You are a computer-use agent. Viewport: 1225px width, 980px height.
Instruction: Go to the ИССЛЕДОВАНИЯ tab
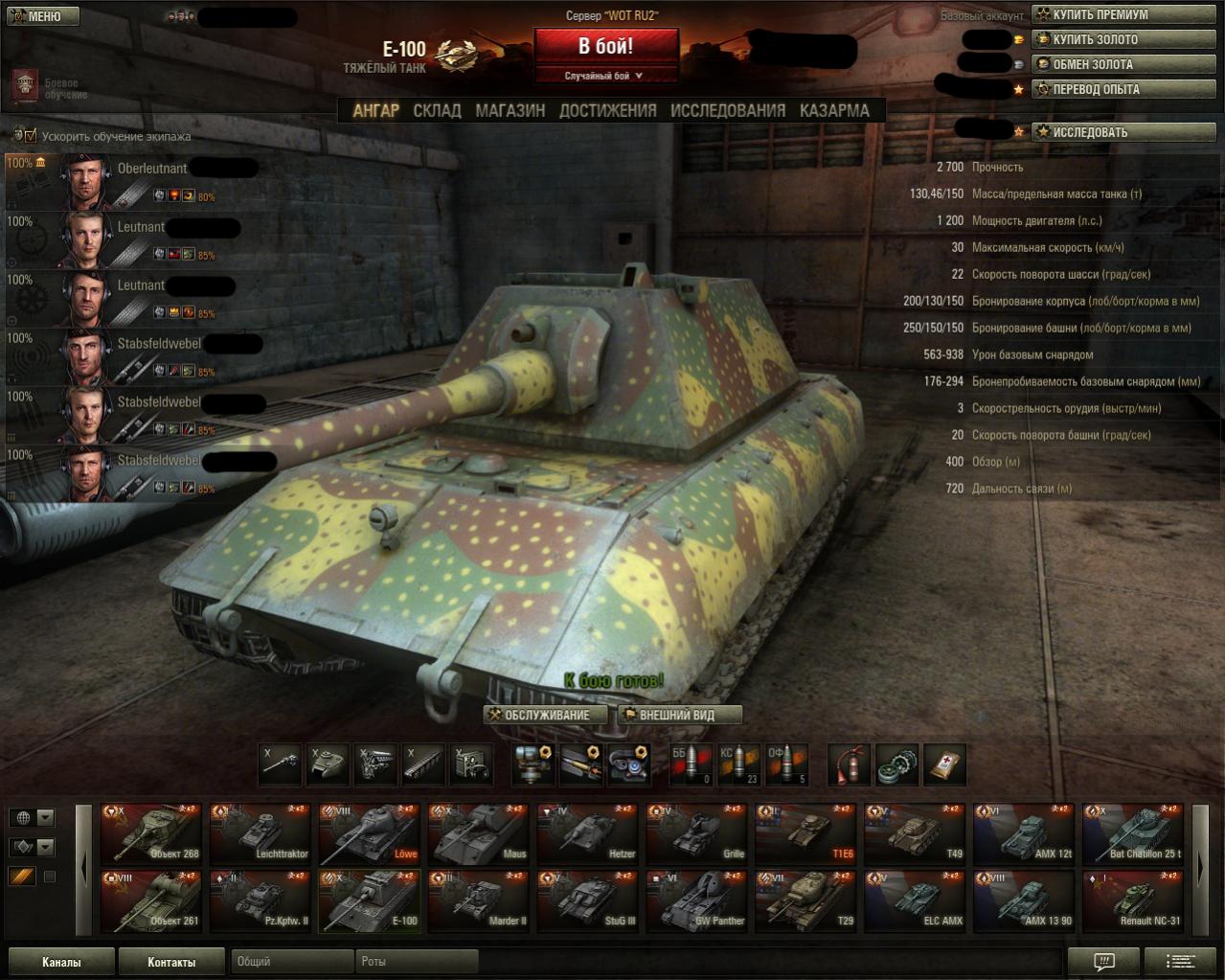tap(727, 110)
